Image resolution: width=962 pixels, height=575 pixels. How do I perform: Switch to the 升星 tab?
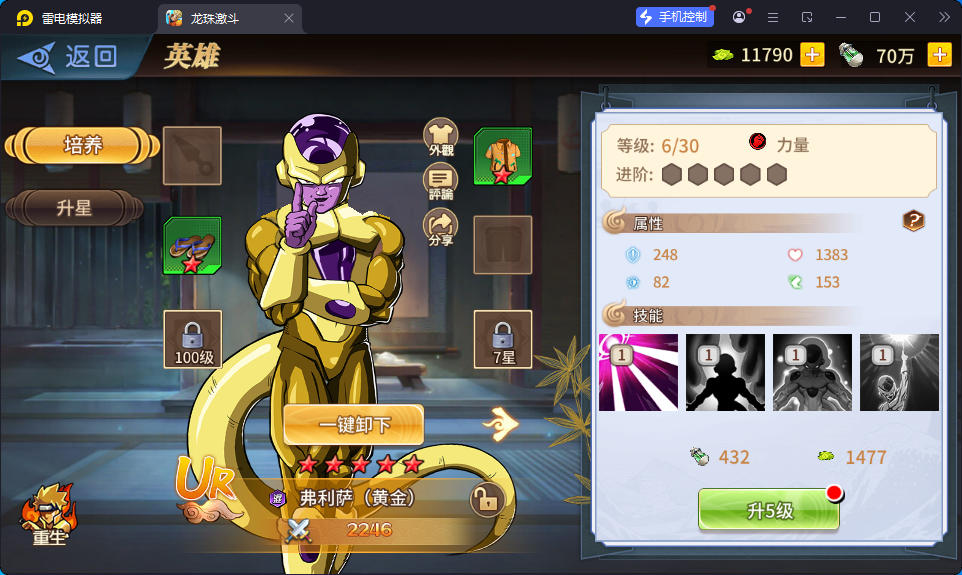(75, 208)
